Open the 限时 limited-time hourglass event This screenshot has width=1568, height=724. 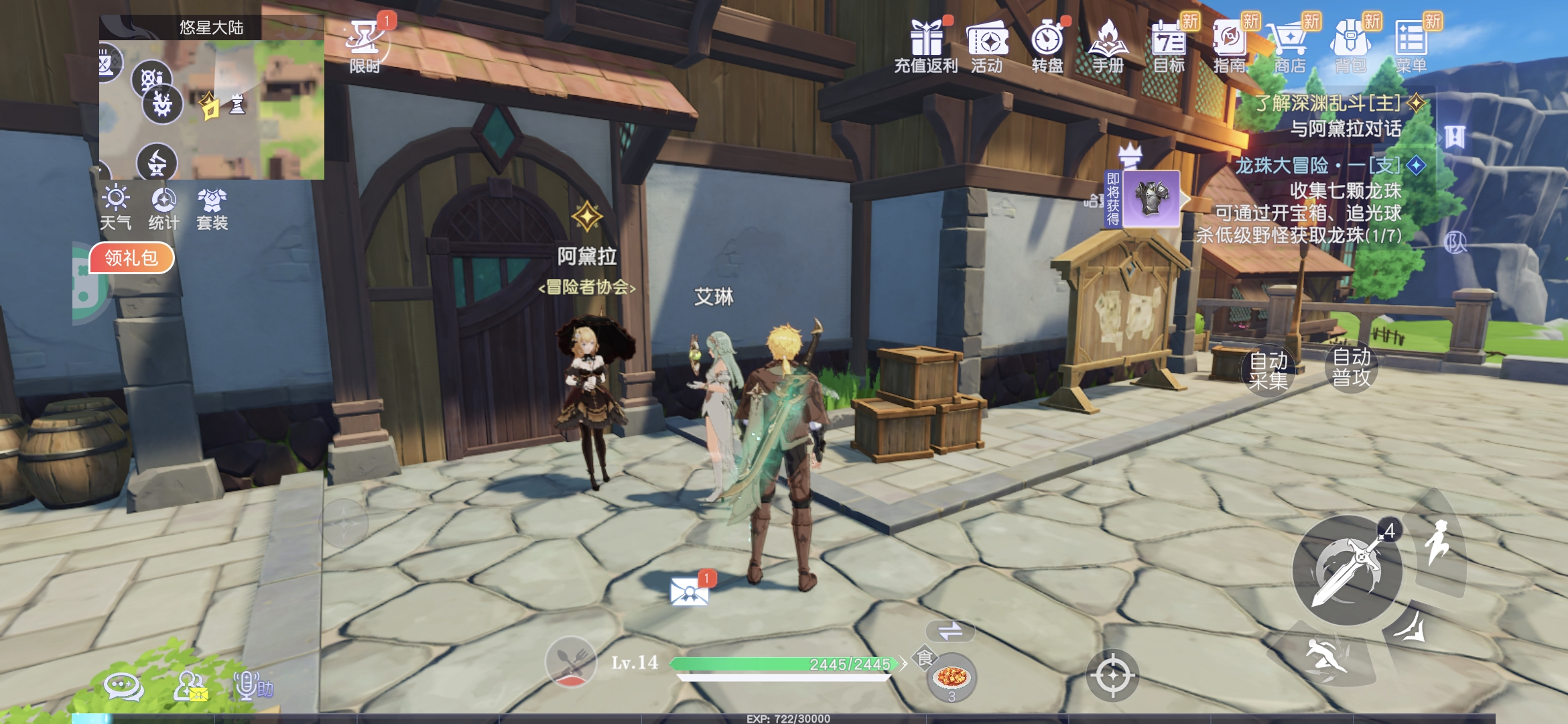click(x=365, y=44)
